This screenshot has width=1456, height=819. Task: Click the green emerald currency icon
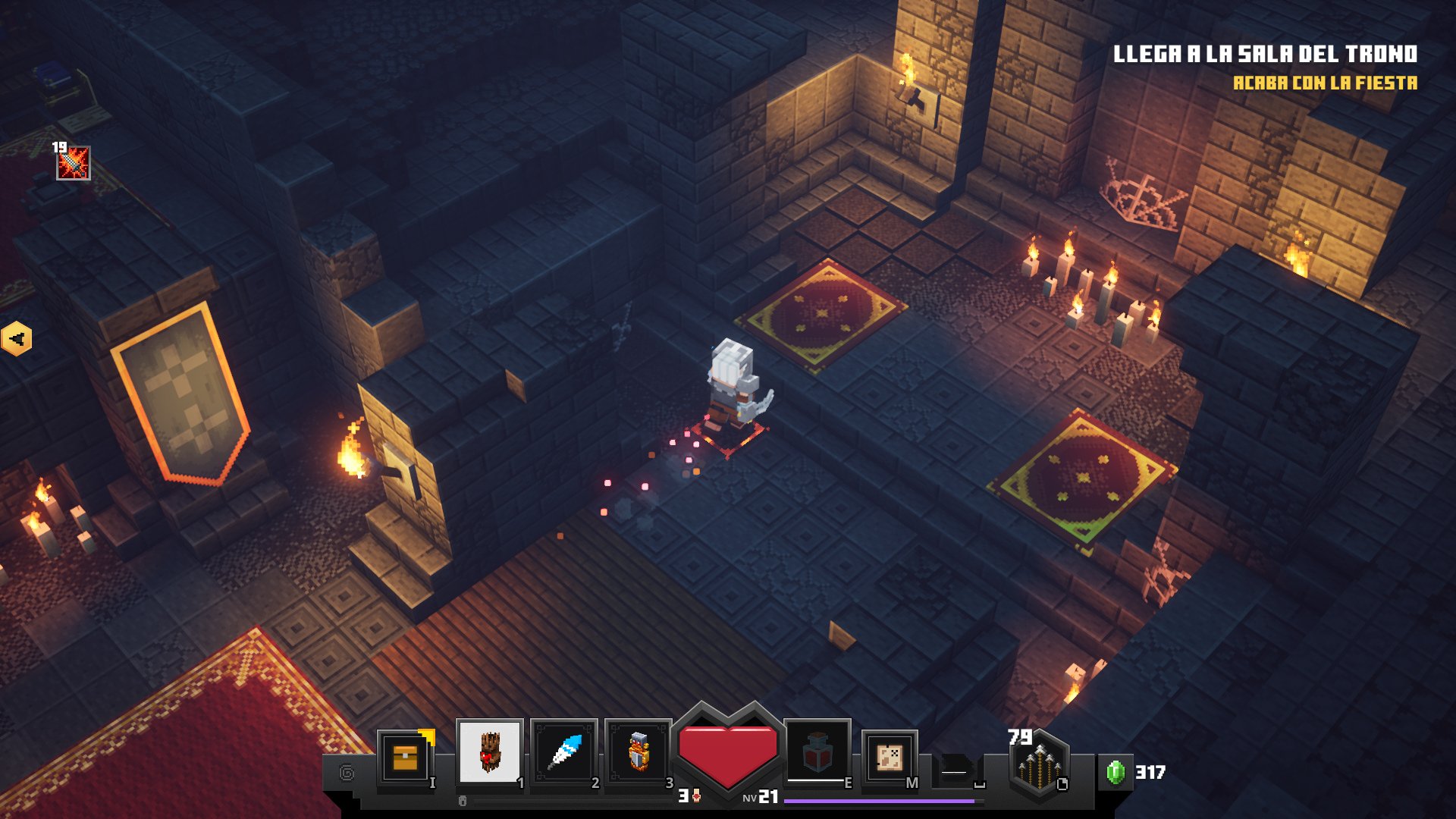pos(1115,772)
